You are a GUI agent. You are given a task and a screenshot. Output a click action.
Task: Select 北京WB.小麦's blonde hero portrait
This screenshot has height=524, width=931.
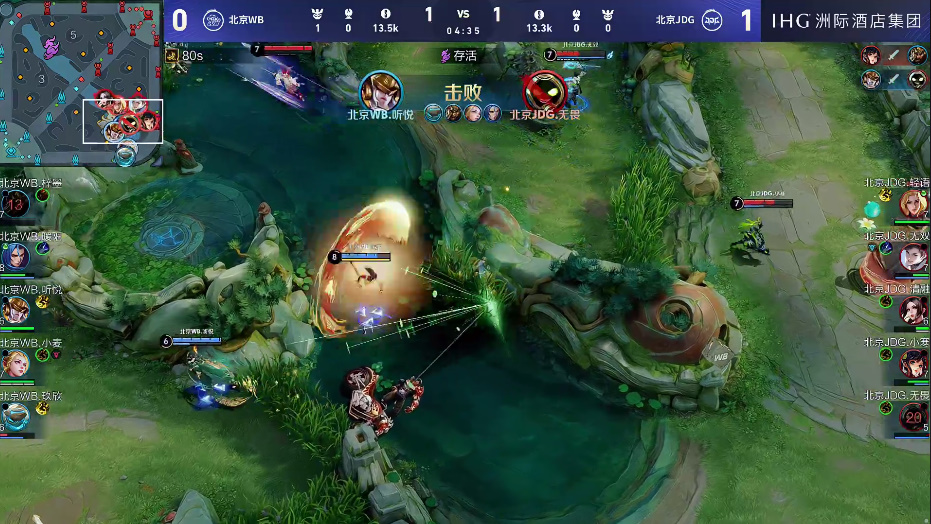[15, 363]
